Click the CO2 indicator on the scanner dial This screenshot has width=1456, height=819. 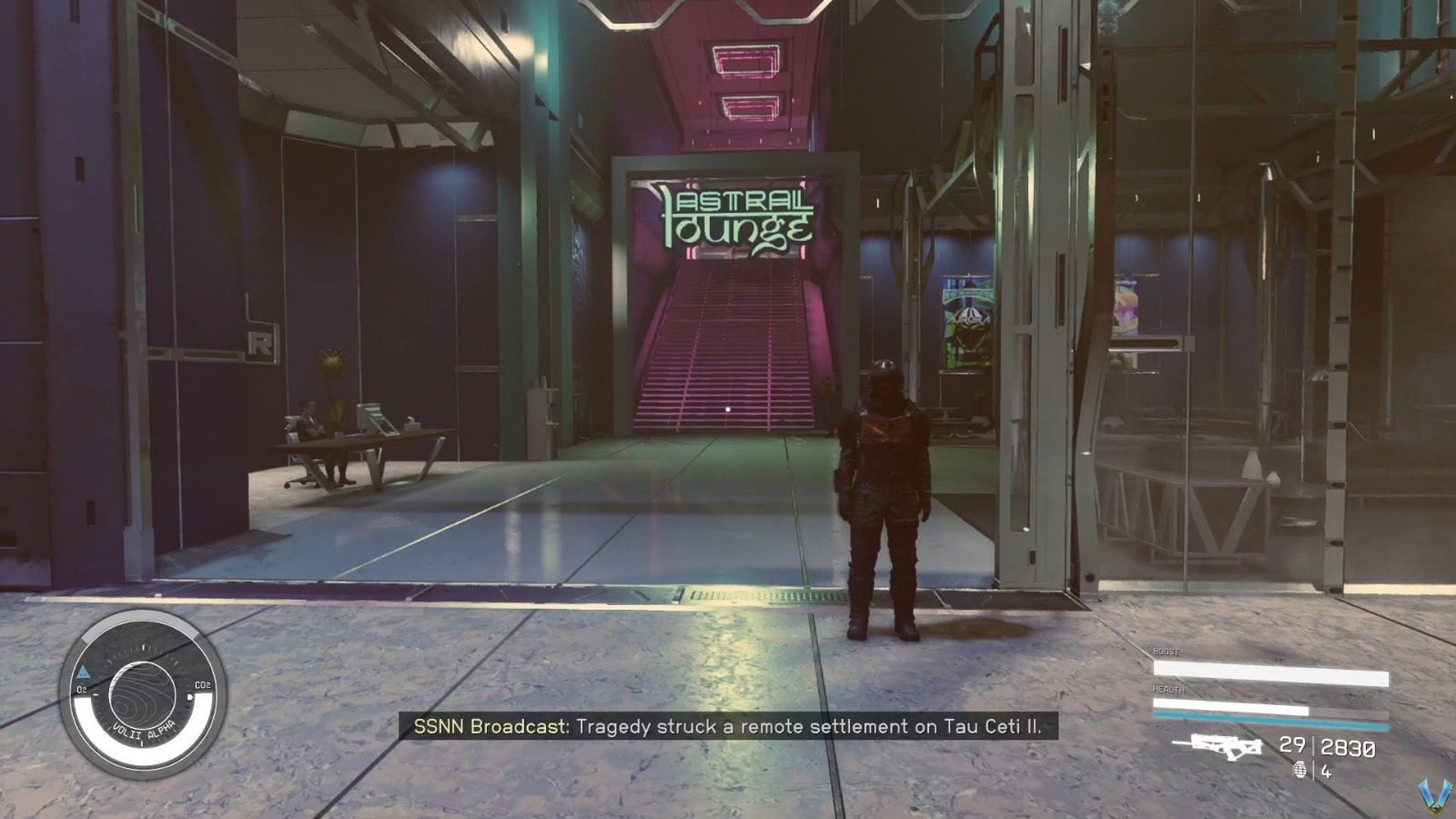[x=203, y=684]
